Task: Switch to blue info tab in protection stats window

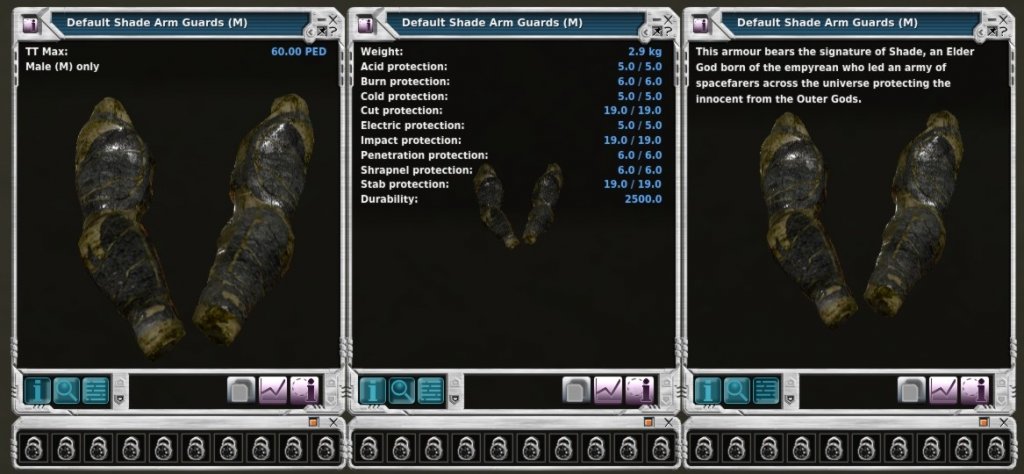Action: pyautogui.click(x=372, y=389)
